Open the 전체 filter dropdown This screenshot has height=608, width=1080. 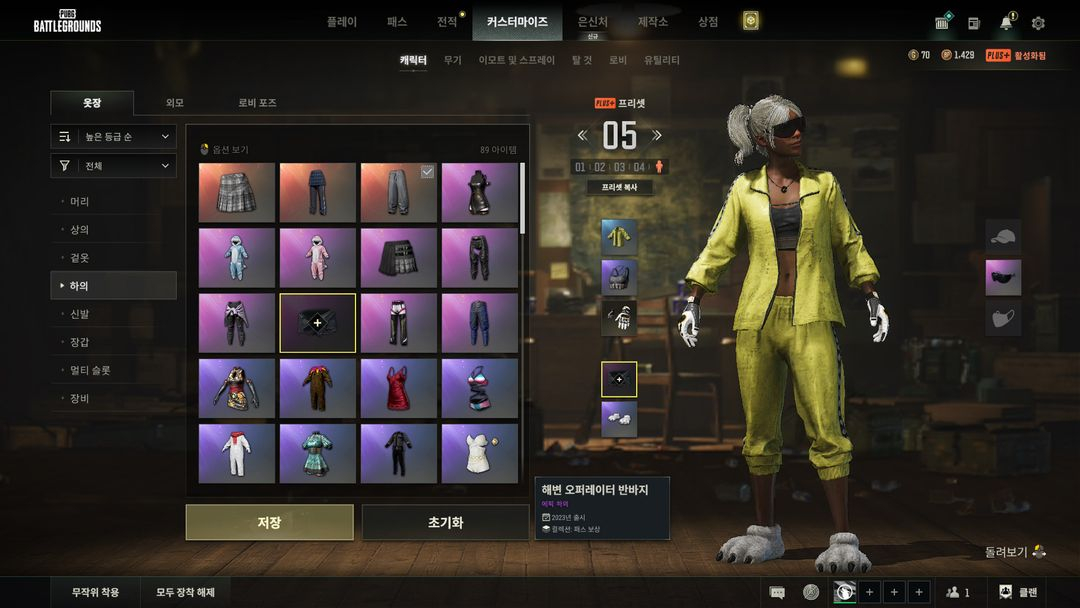(114, 166)
